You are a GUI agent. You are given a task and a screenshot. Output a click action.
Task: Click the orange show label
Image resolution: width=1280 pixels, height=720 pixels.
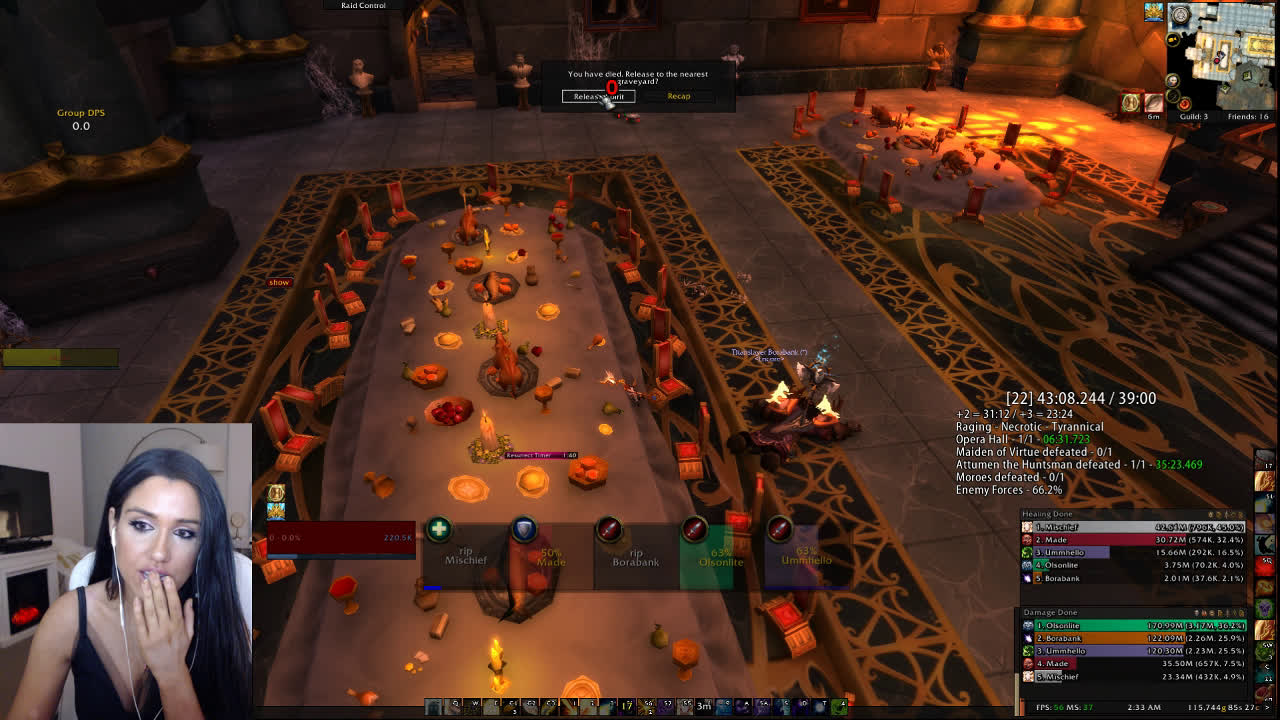click(279, 283)
